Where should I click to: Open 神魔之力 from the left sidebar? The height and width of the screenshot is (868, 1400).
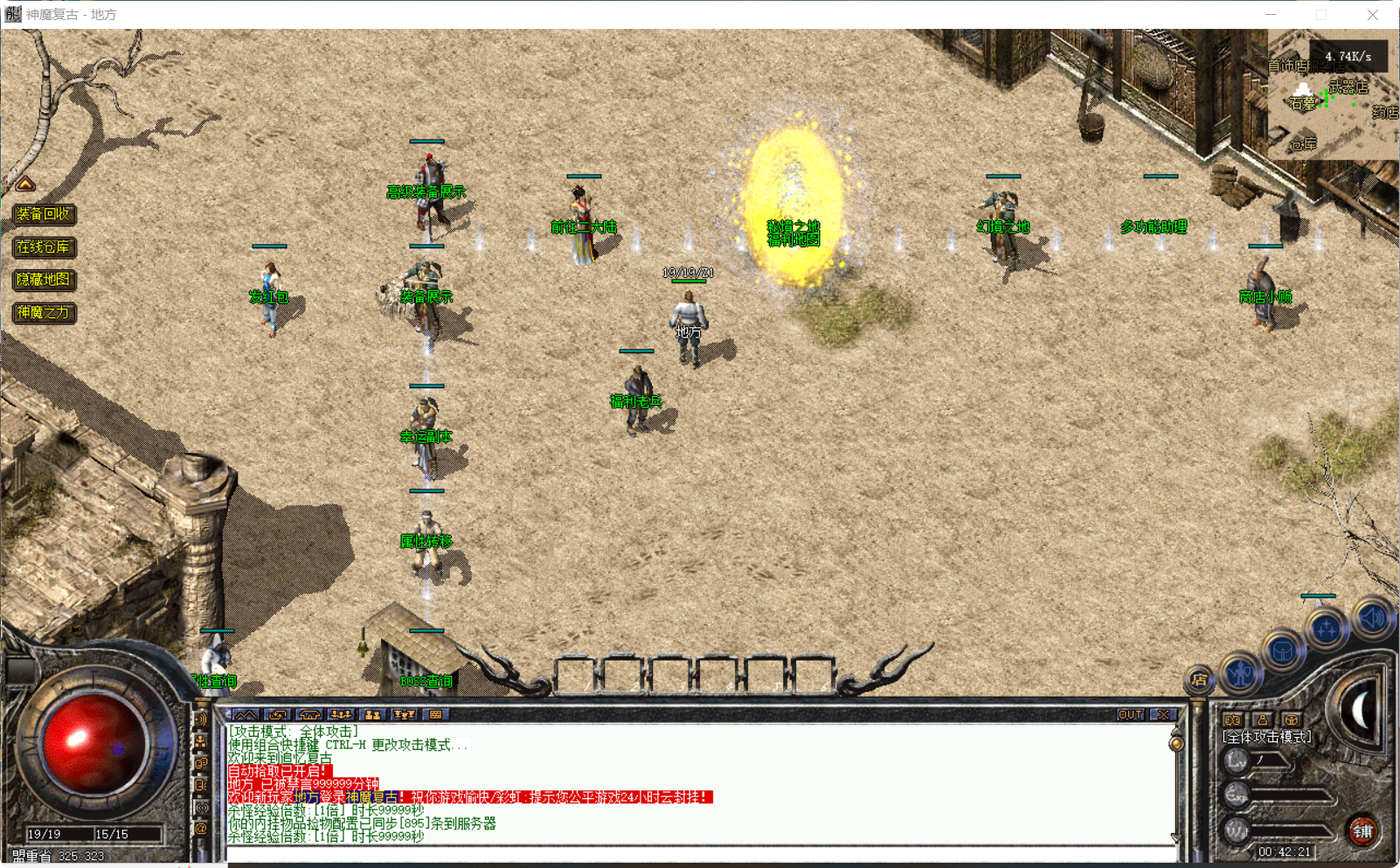(x=44, y=313)
